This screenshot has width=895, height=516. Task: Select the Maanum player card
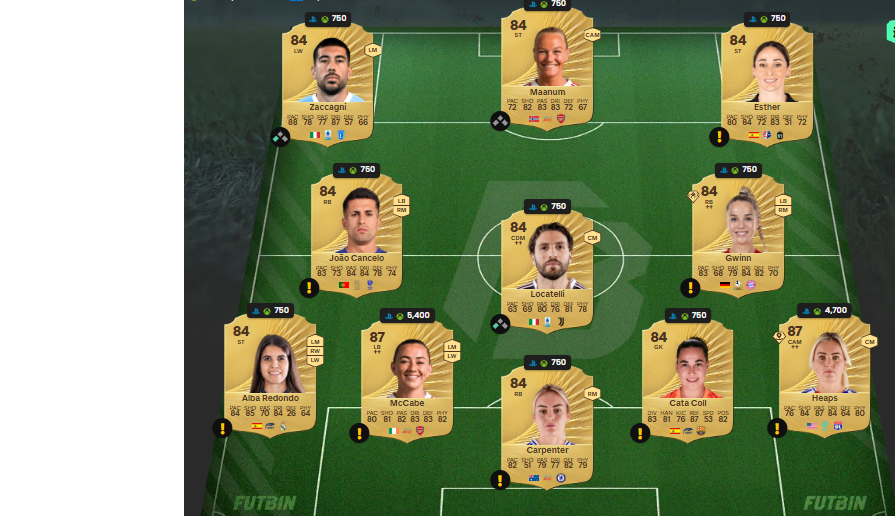coord(546,66)
